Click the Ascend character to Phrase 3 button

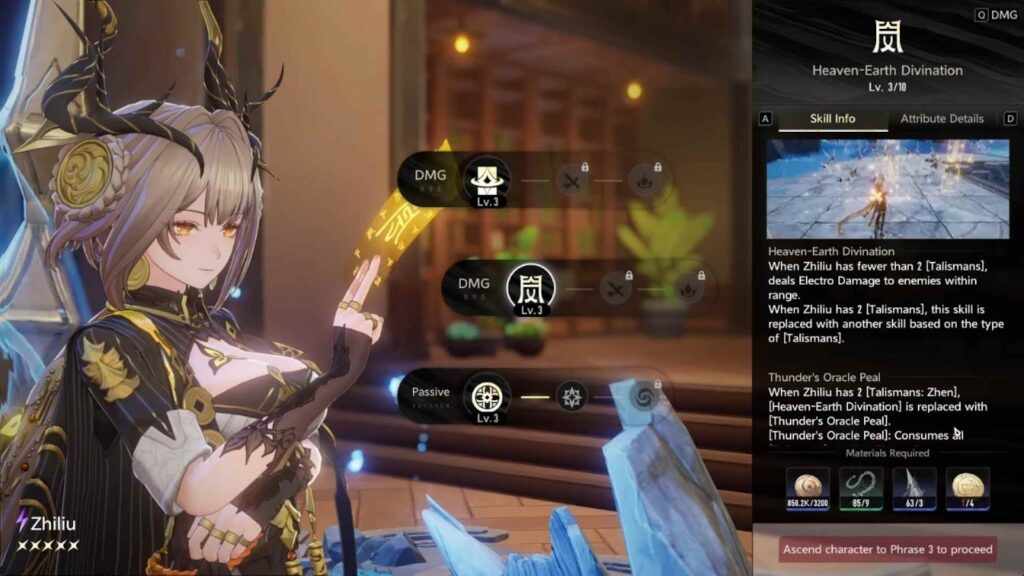(888, 549)
